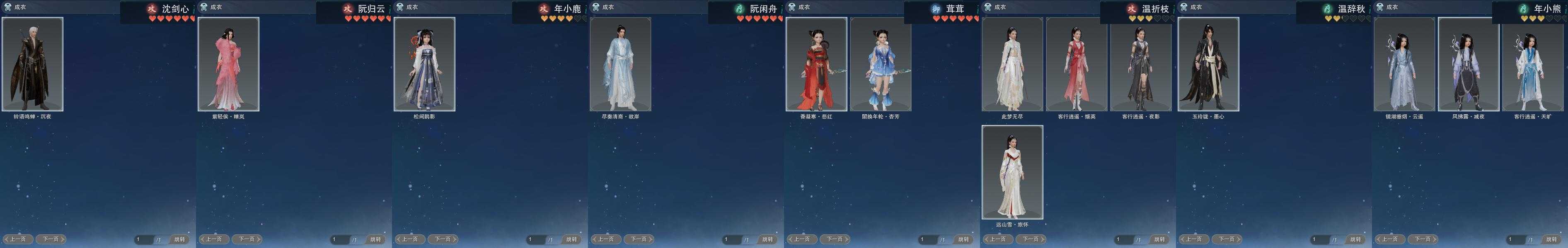Screen dimensions: 1568x248
Task: Choose the 凤摘露·臧夜 outfit
Action: point(1468,64)
